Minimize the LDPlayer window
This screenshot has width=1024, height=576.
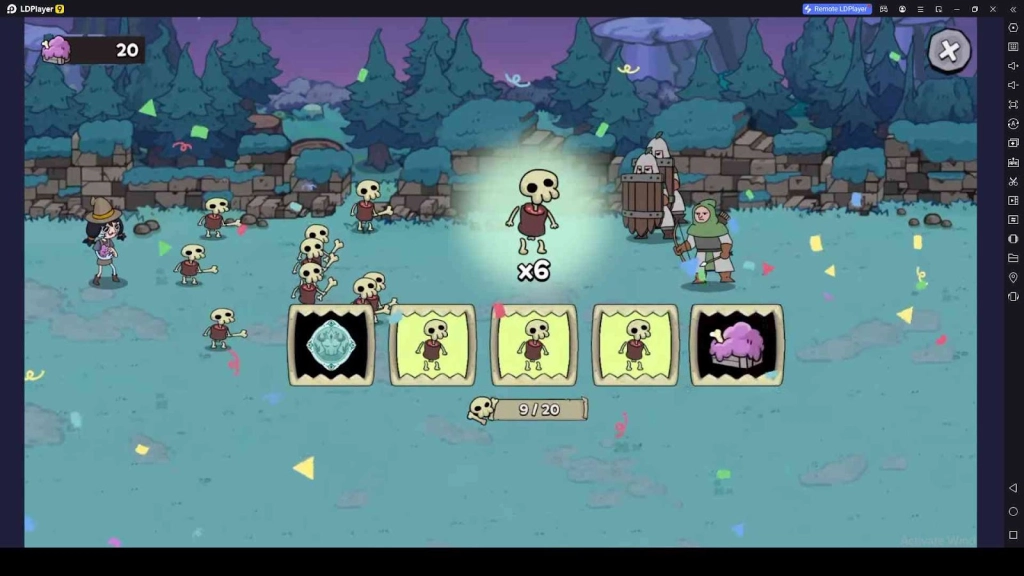coord(956,9)
